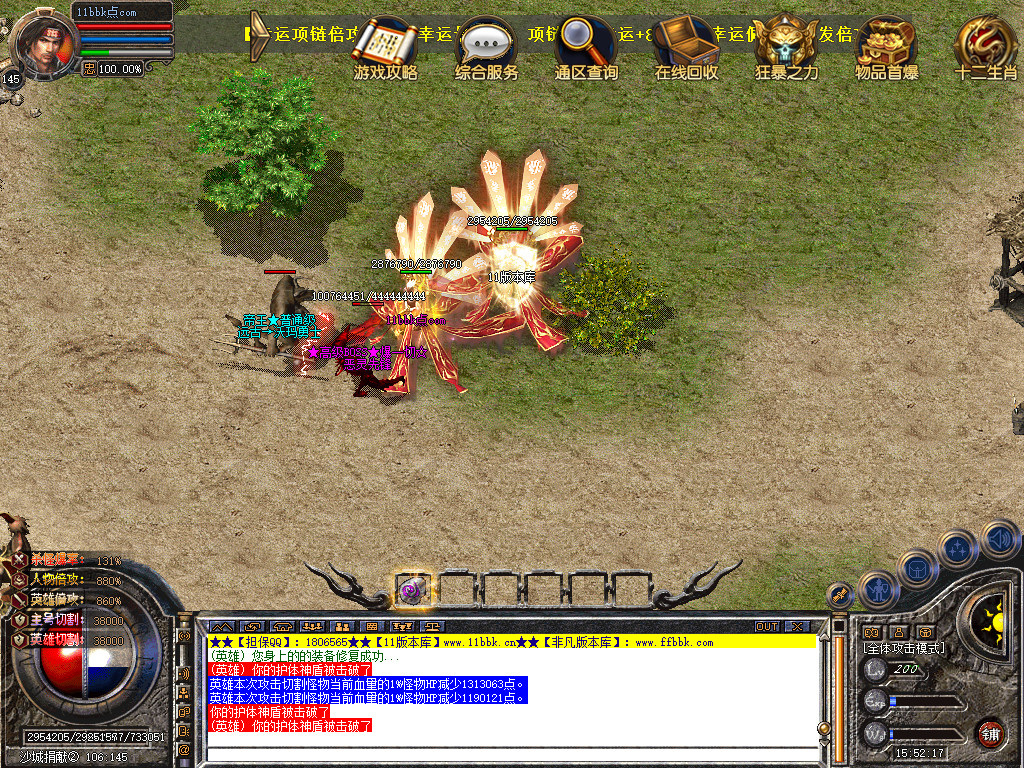The width and height of the screenshot is (1024, 768).
Task: Open the skills sparkle round button
Action: tap(958, 549)
